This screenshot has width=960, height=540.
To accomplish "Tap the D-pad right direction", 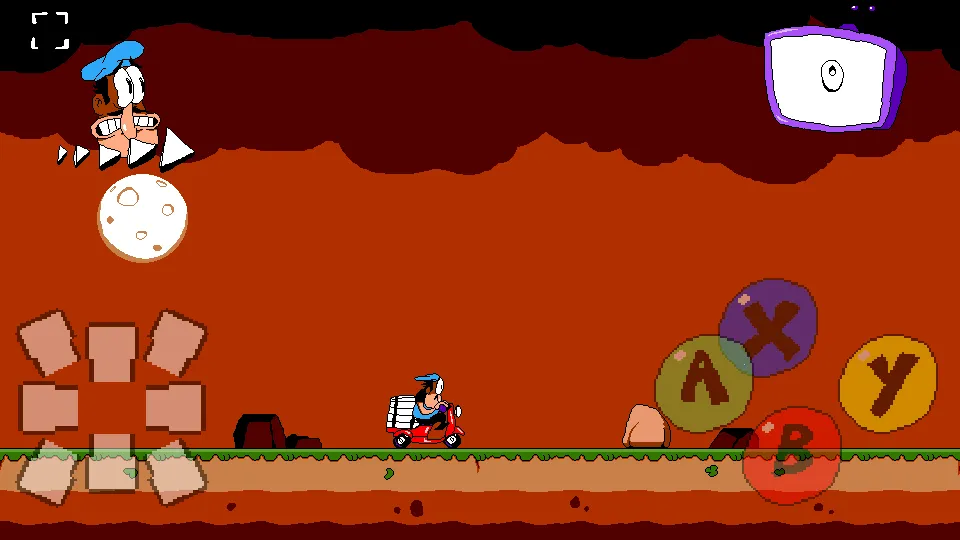I will (x=174, y=407).
